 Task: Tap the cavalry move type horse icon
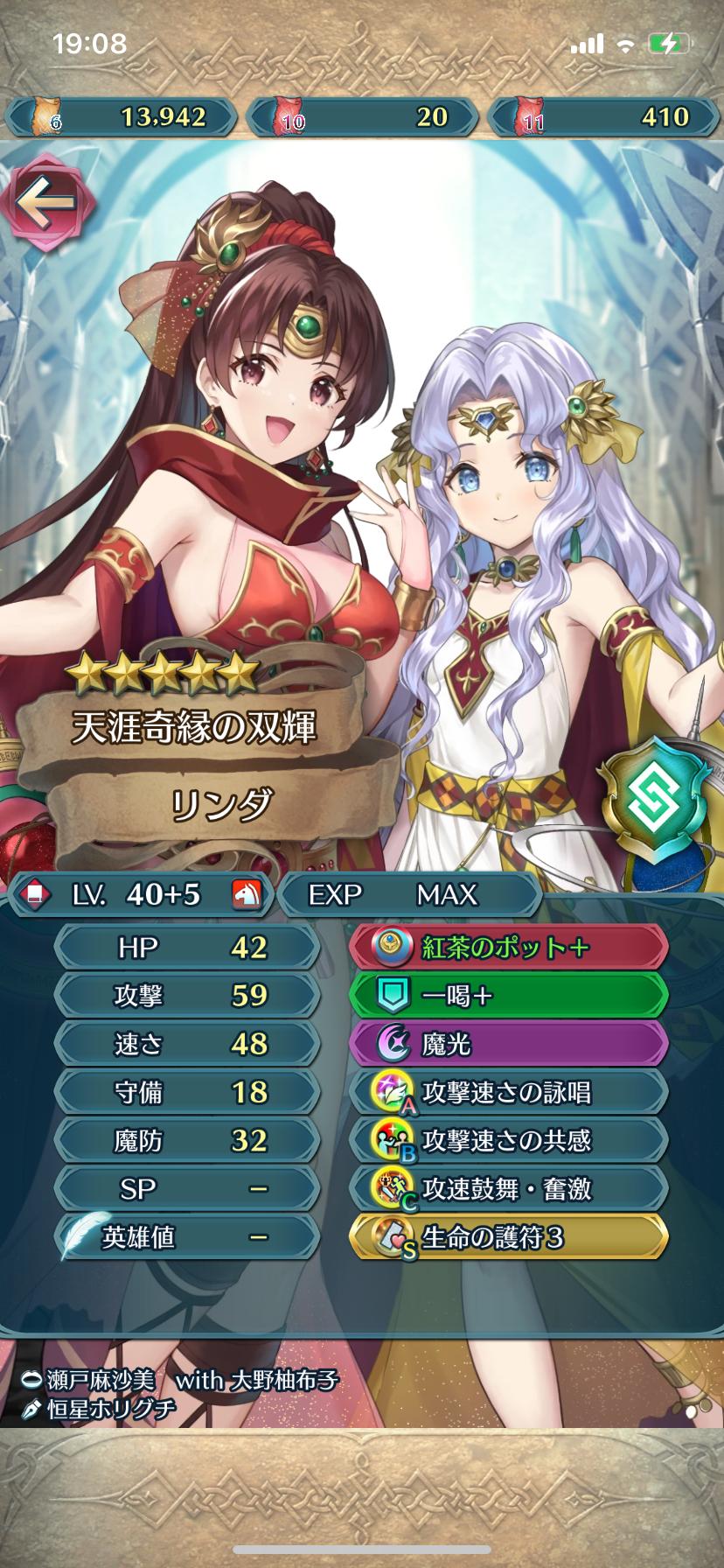pos(246,894)
